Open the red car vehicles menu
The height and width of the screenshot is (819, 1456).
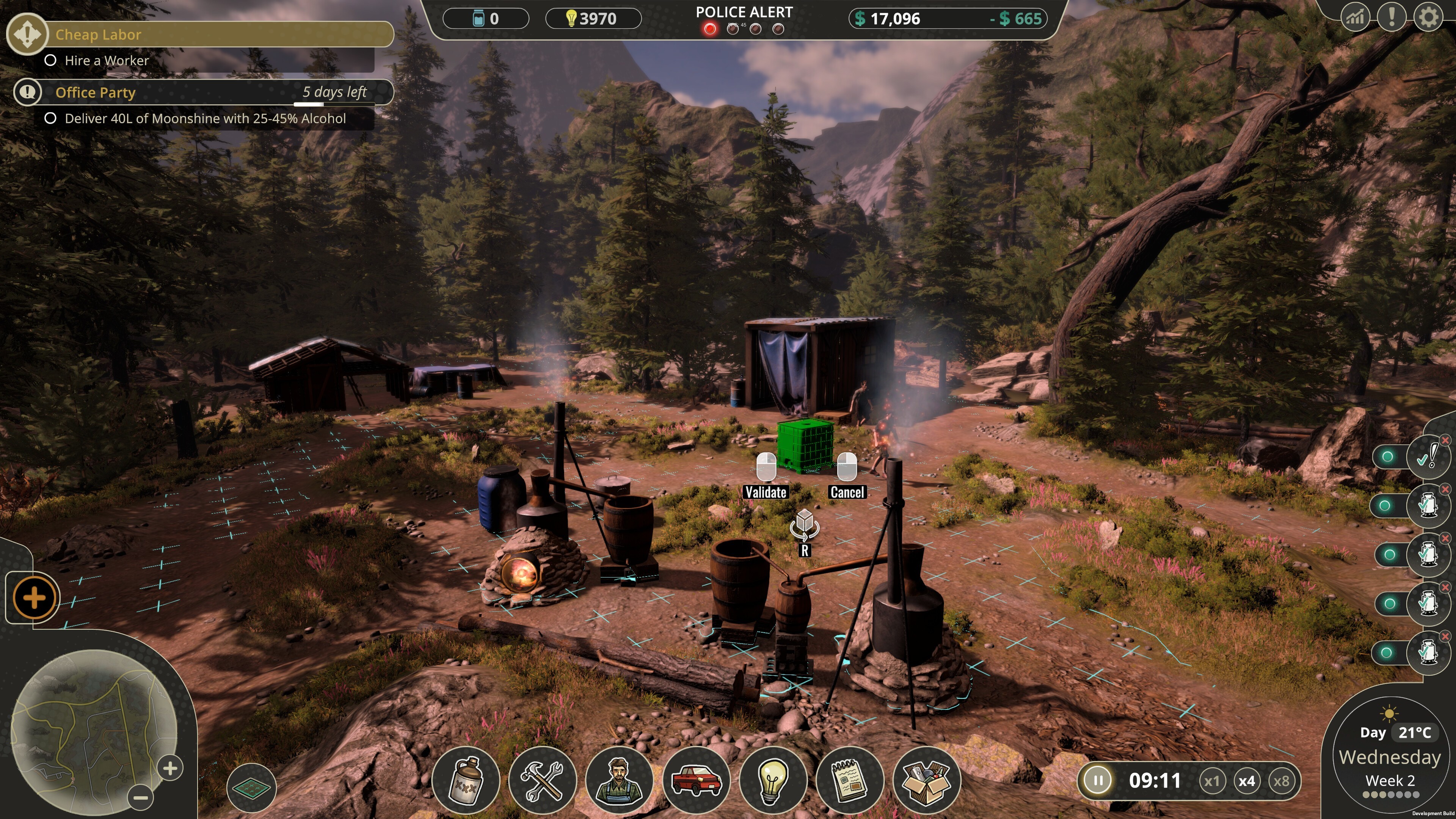click(x=697, y=781)
